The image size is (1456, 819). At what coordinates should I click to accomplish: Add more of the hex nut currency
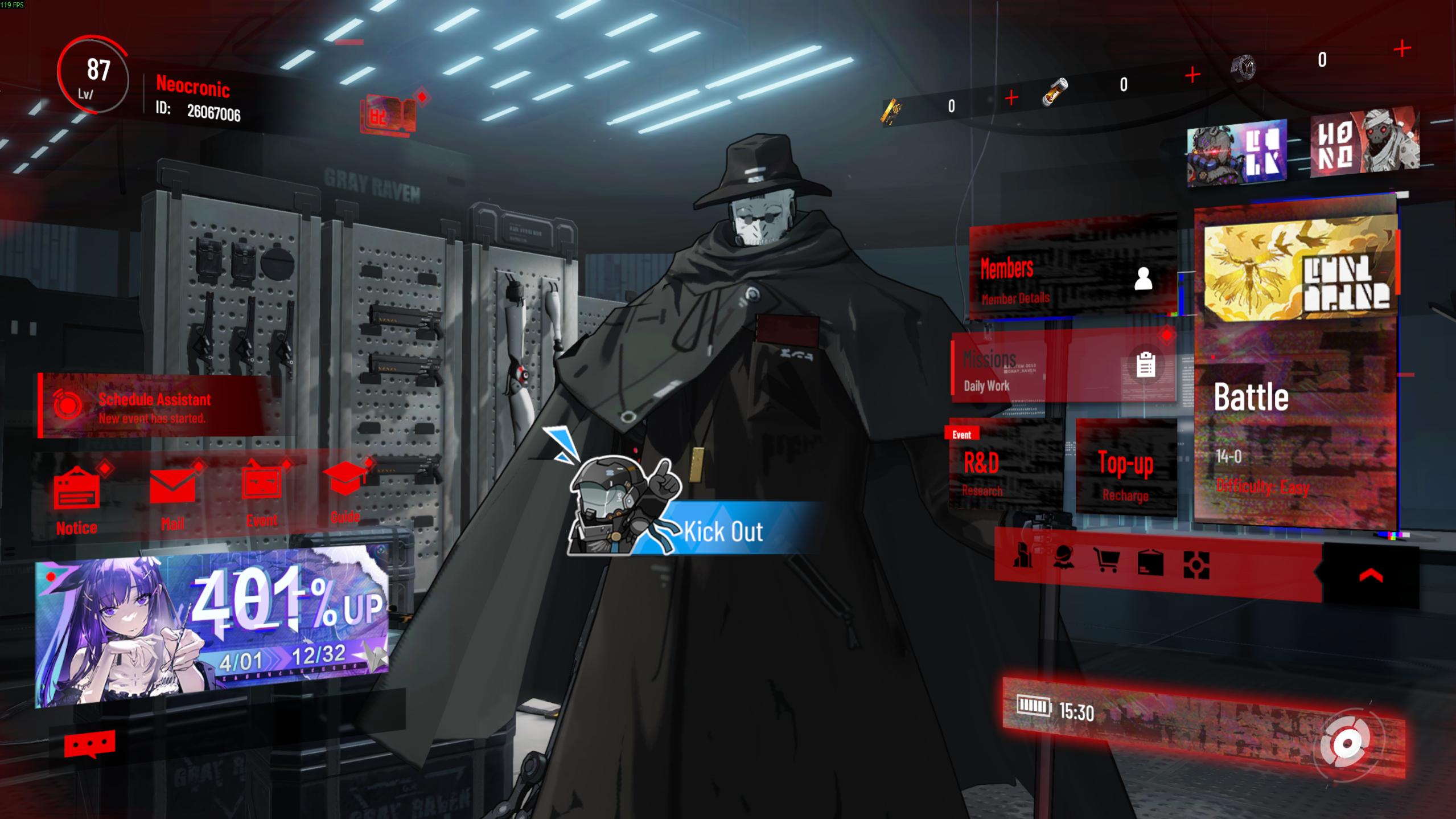1402,49
